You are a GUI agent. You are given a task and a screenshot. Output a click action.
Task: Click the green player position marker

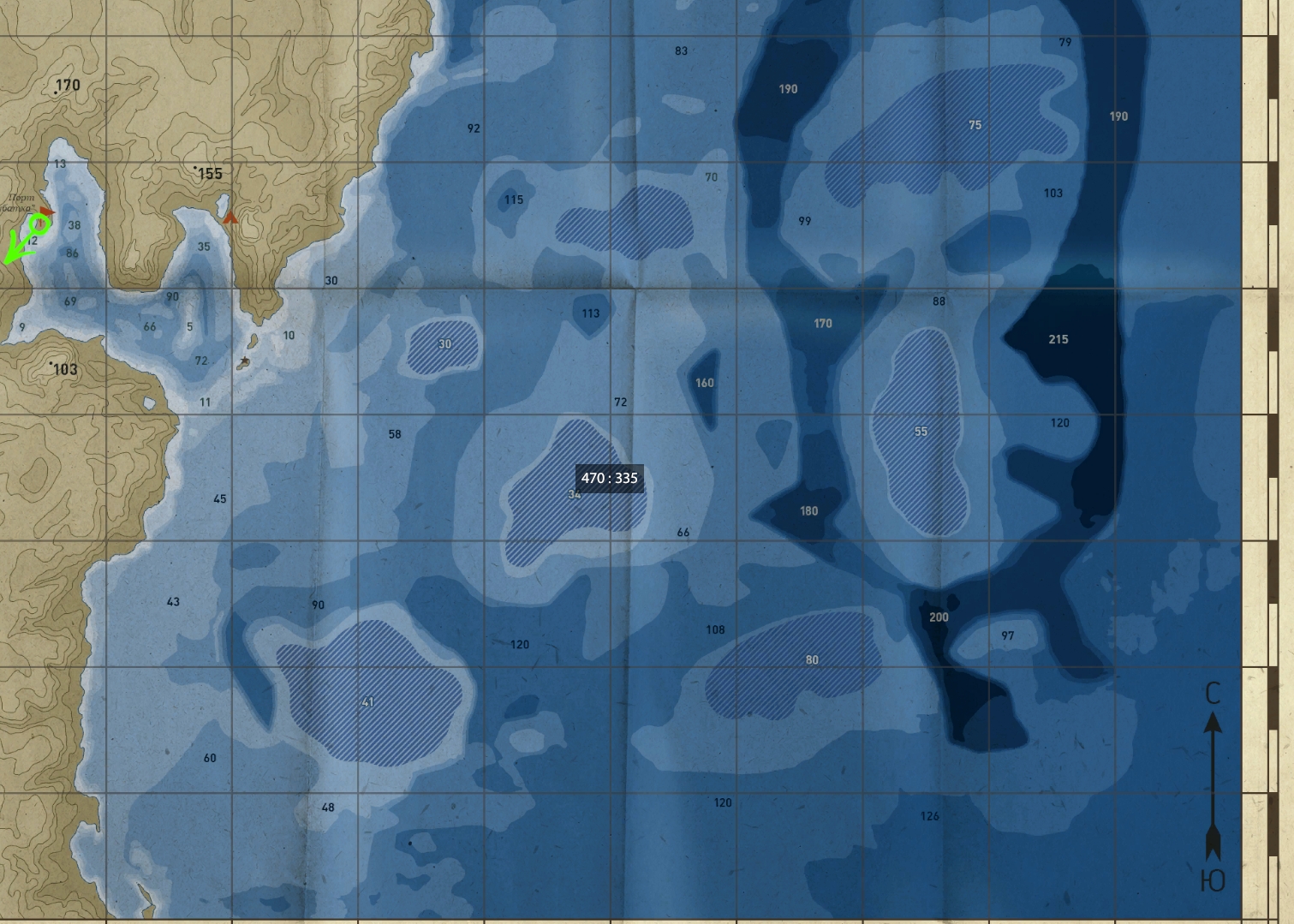click(x=39, y=225)
